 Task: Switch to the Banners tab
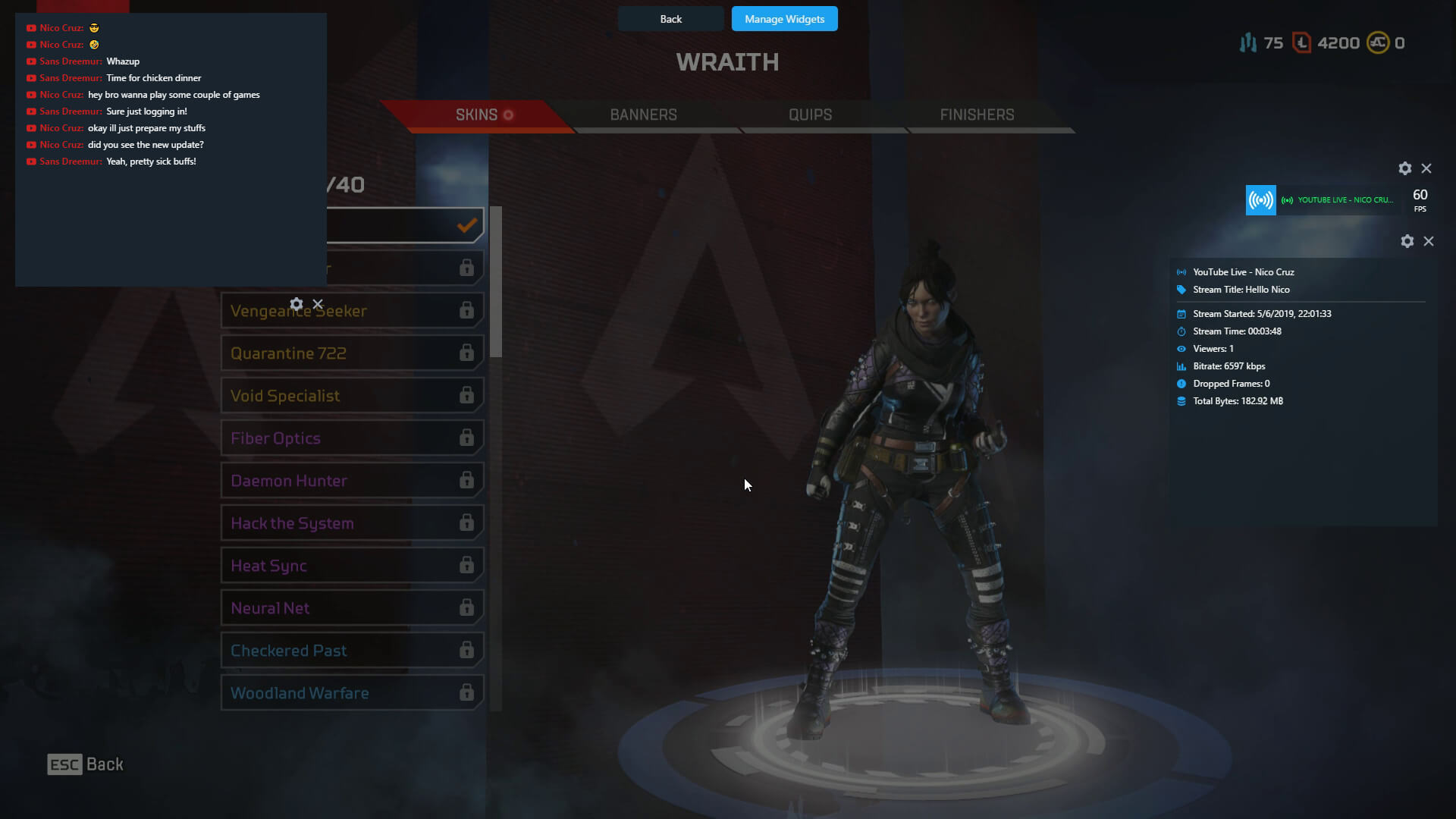[x=643, y=115]
